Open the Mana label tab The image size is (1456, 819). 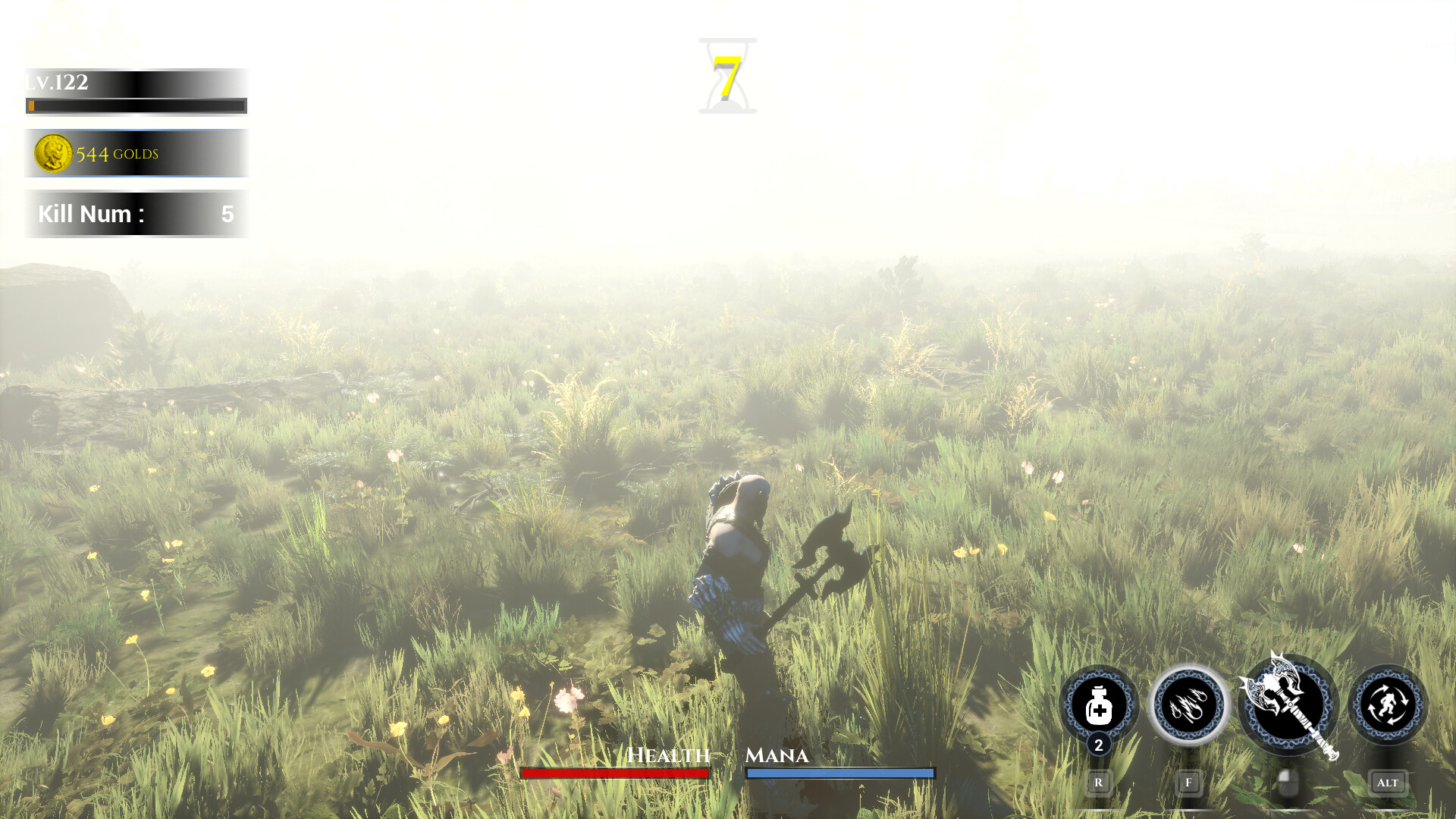[x=777, y=755]
